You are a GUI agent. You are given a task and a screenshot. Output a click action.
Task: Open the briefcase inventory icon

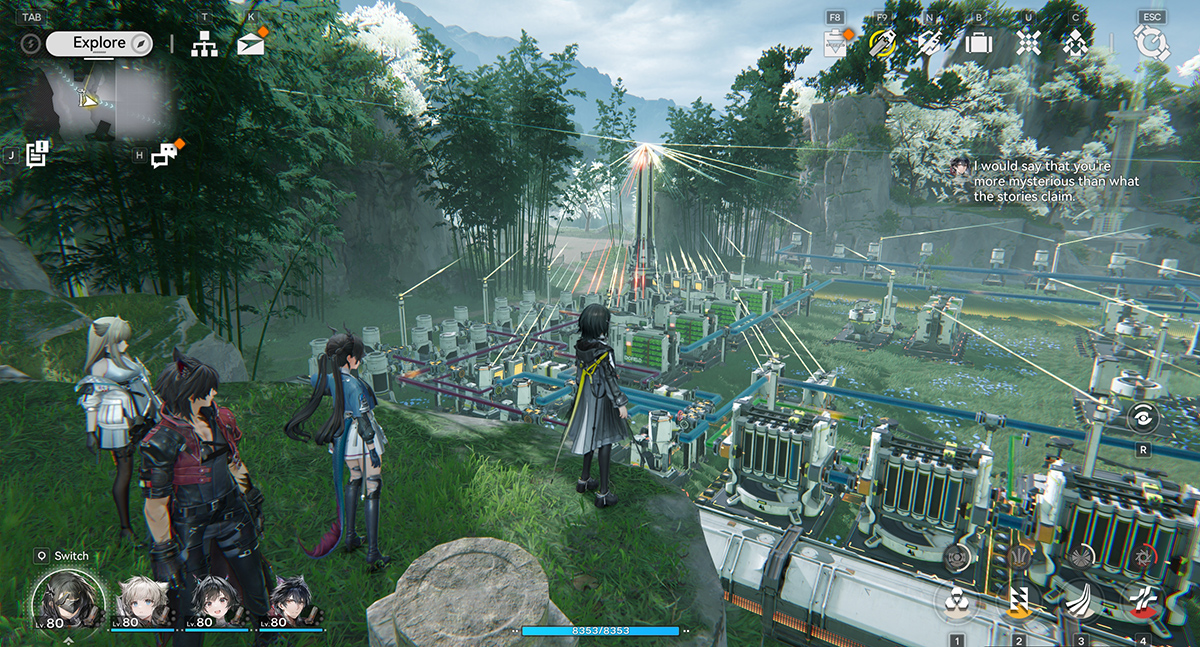[977, 43]
